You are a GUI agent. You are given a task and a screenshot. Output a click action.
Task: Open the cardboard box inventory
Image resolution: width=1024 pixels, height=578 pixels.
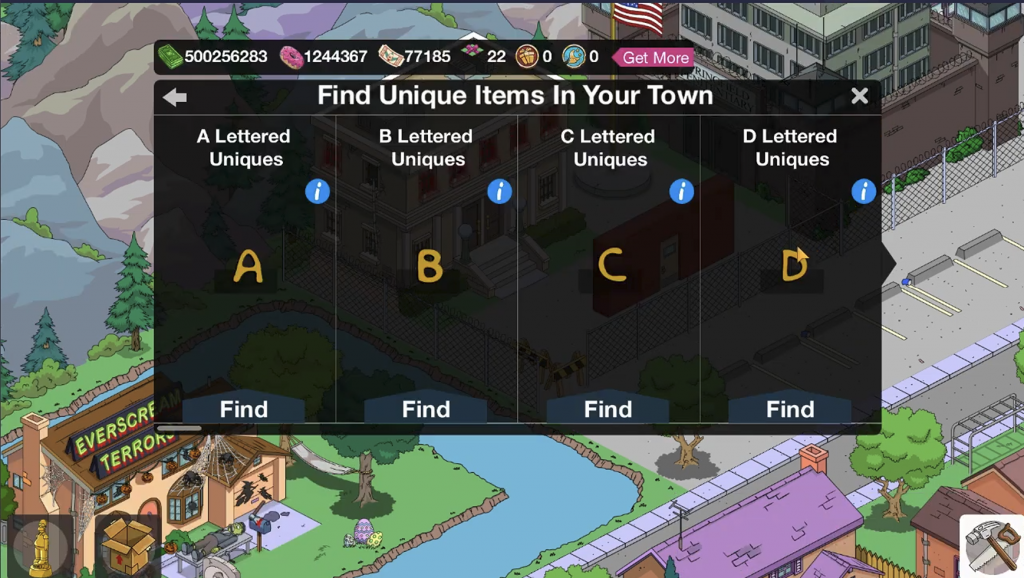tap(127, 545)
